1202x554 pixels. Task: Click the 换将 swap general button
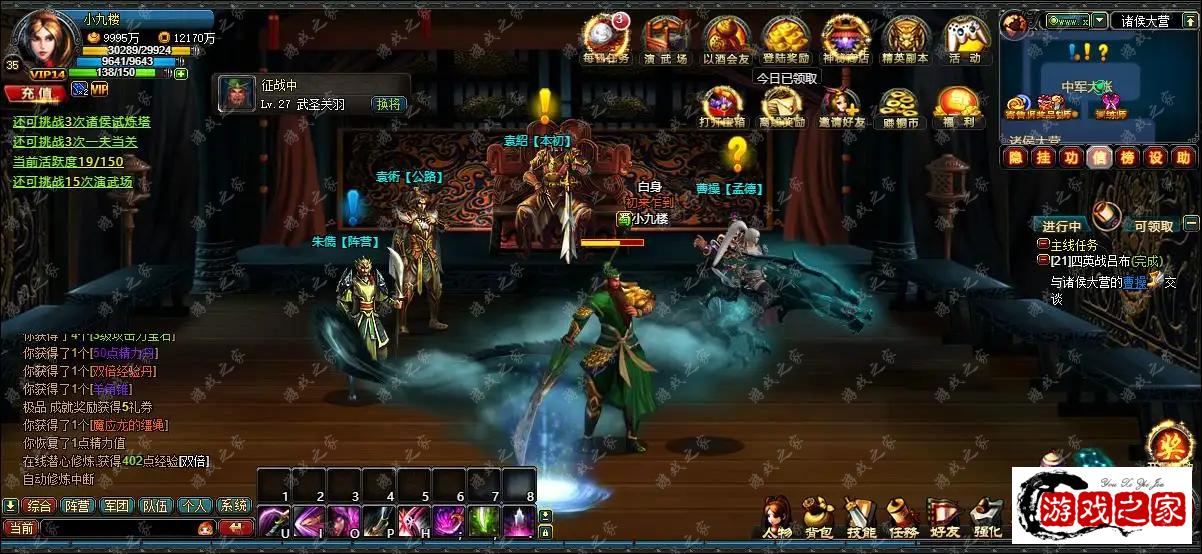click(x=388, y=104)
